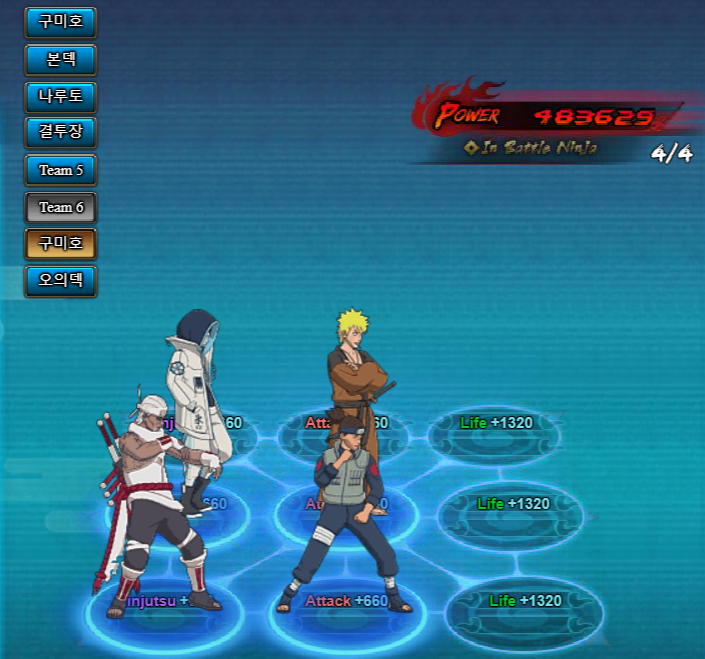705x659 pixels.
Task: Switch to the 본덱 team
Action: pyautogui.click(x=60, y=59)
